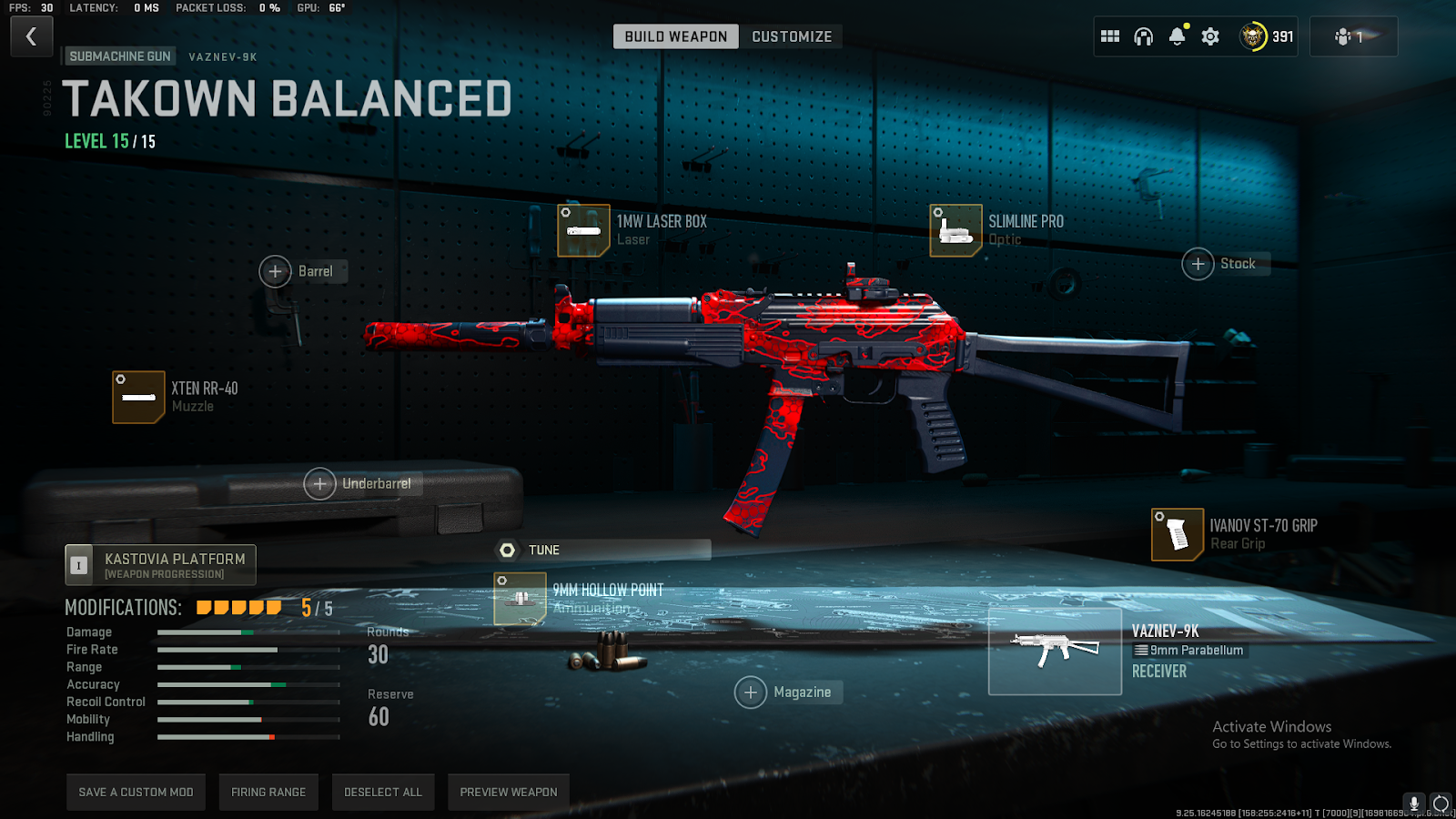Enter the Firing Range
Image resolution: width=1456 pixels, height=819 pixels.
(x=268, y=792)
